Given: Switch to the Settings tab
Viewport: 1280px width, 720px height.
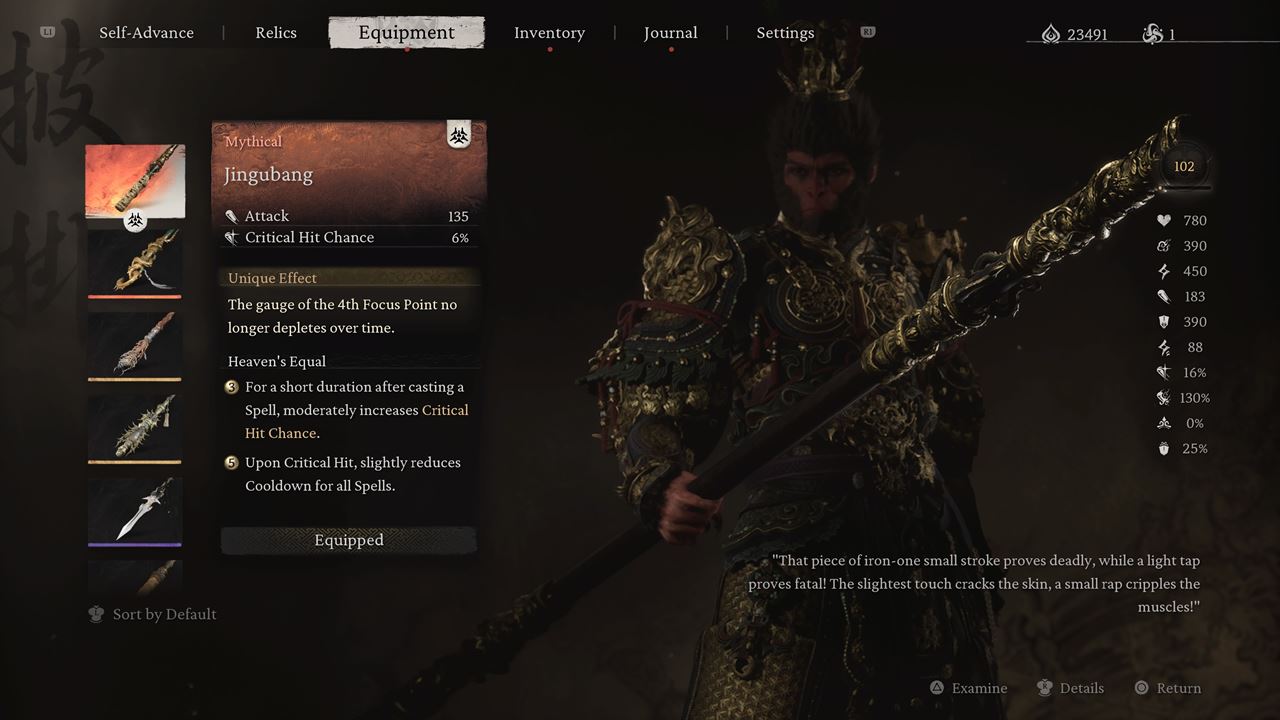Looking at the screenshot, I should coord(785,33).
